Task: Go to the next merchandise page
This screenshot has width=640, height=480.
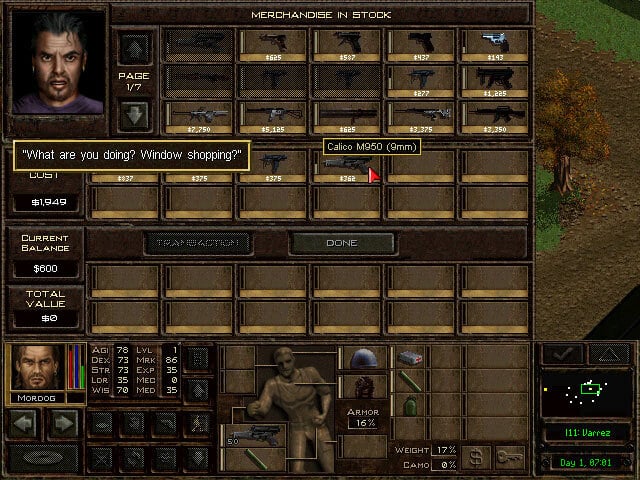Action: pos(133,112)
